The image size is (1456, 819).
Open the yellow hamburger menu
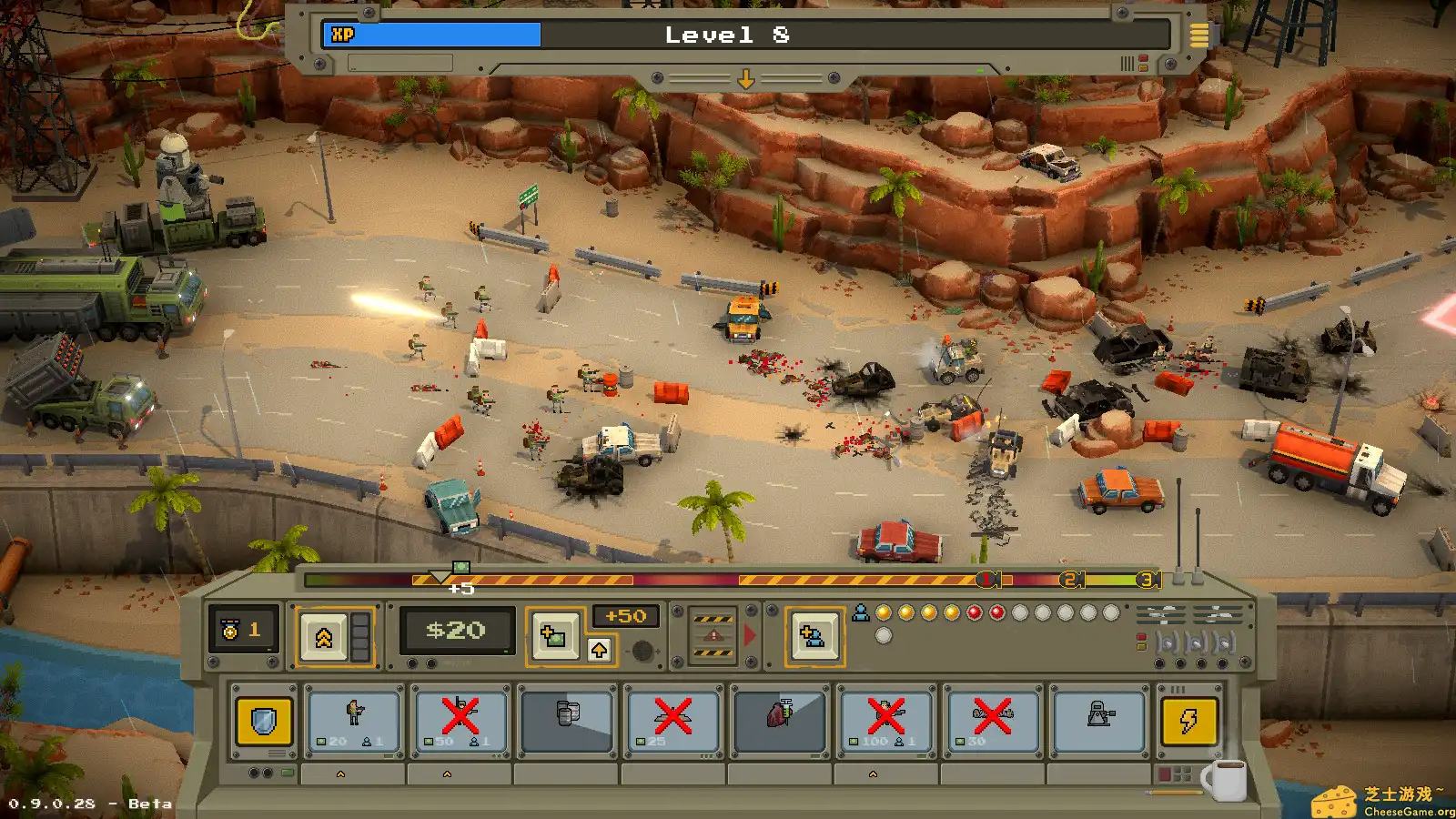[x=1199, y=35]
